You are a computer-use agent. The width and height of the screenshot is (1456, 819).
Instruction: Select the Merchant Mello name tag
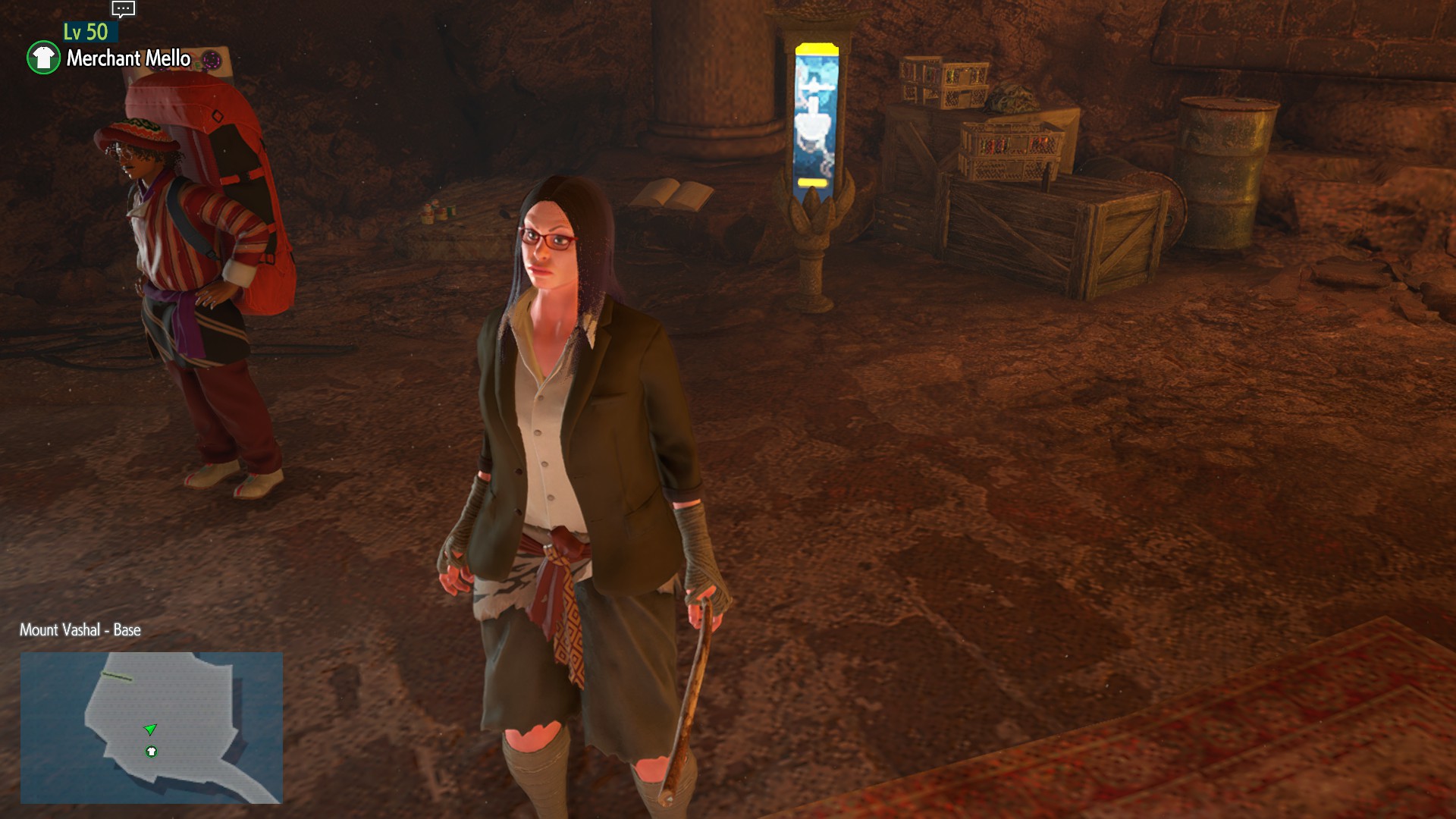tap(128, 58)
